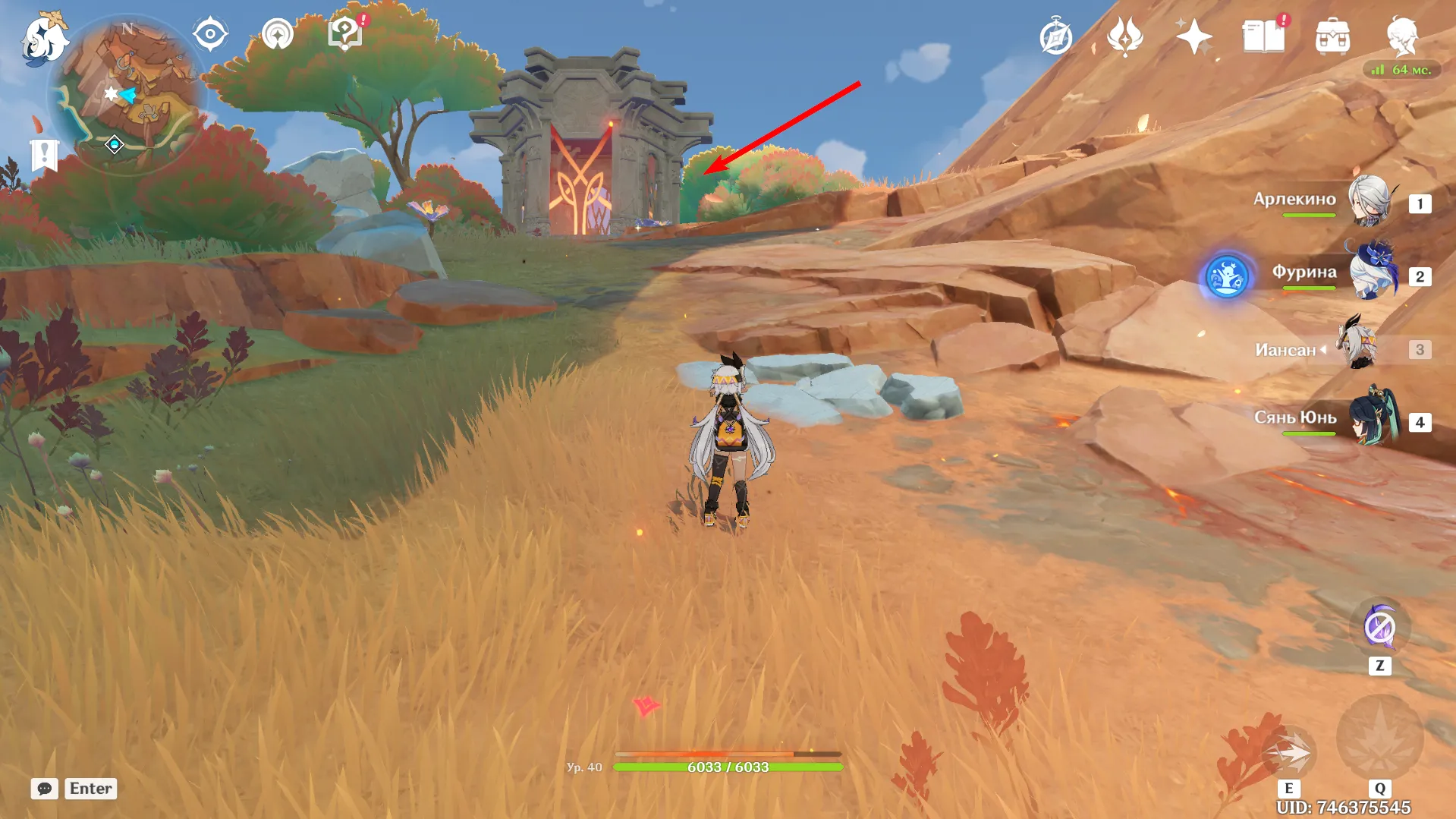1456x819 pixels.
Task: Select active party member Иансан
Action: pos(1361,347)
